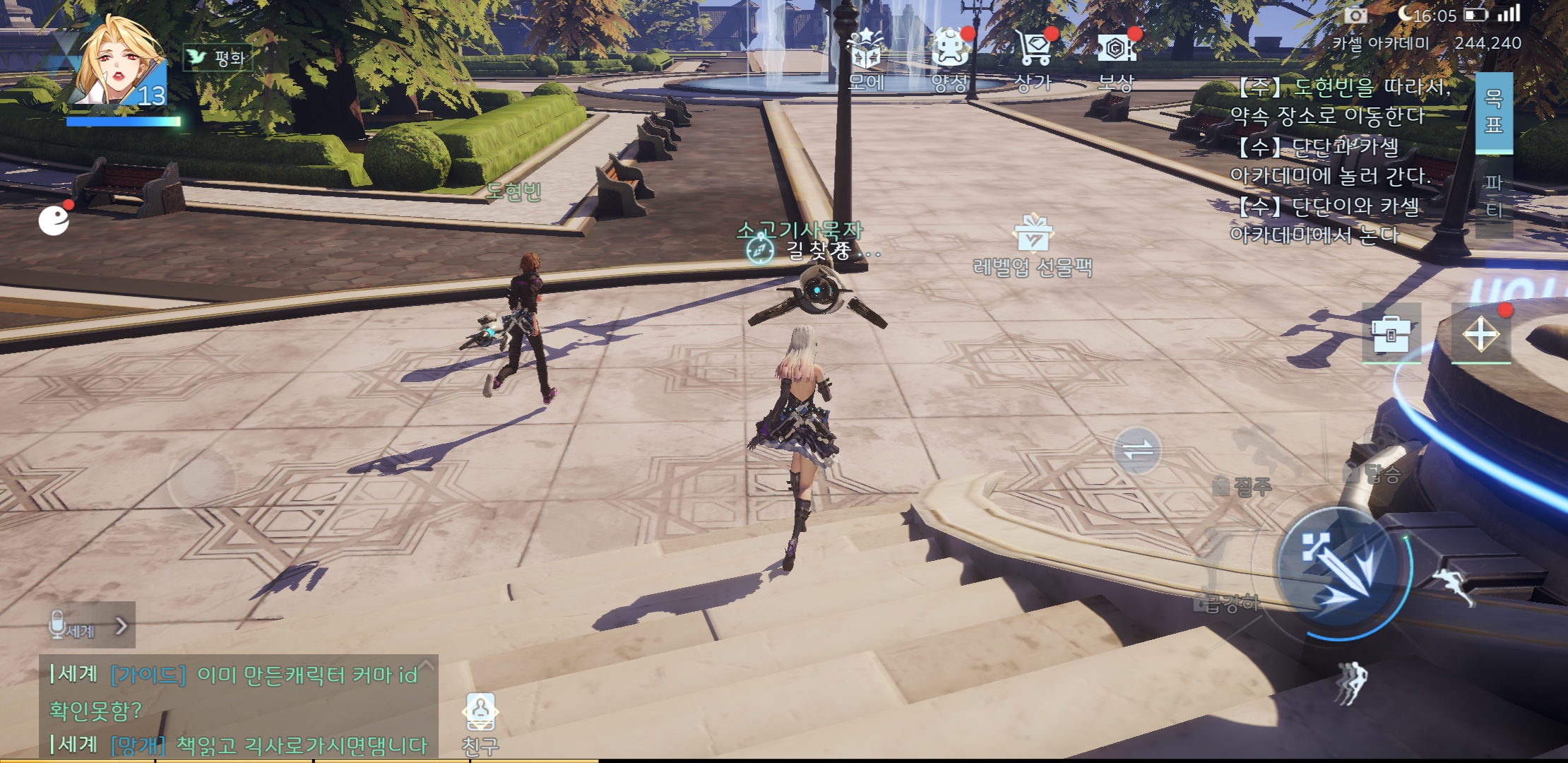Open the briefcase bag icon
The height and width of the screenshot is (763, 1568).
(1391, 334)
